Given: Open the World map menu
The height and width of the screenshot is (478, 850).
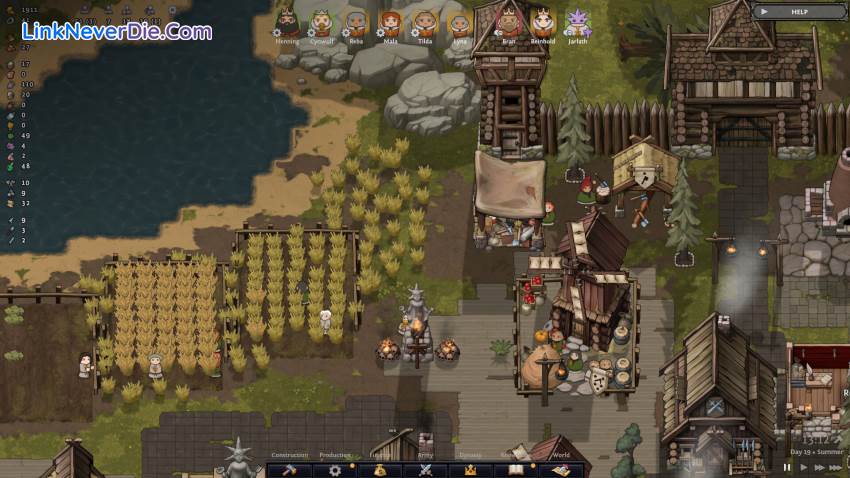Looking at the screenshot, I should (x=561, y=469).
